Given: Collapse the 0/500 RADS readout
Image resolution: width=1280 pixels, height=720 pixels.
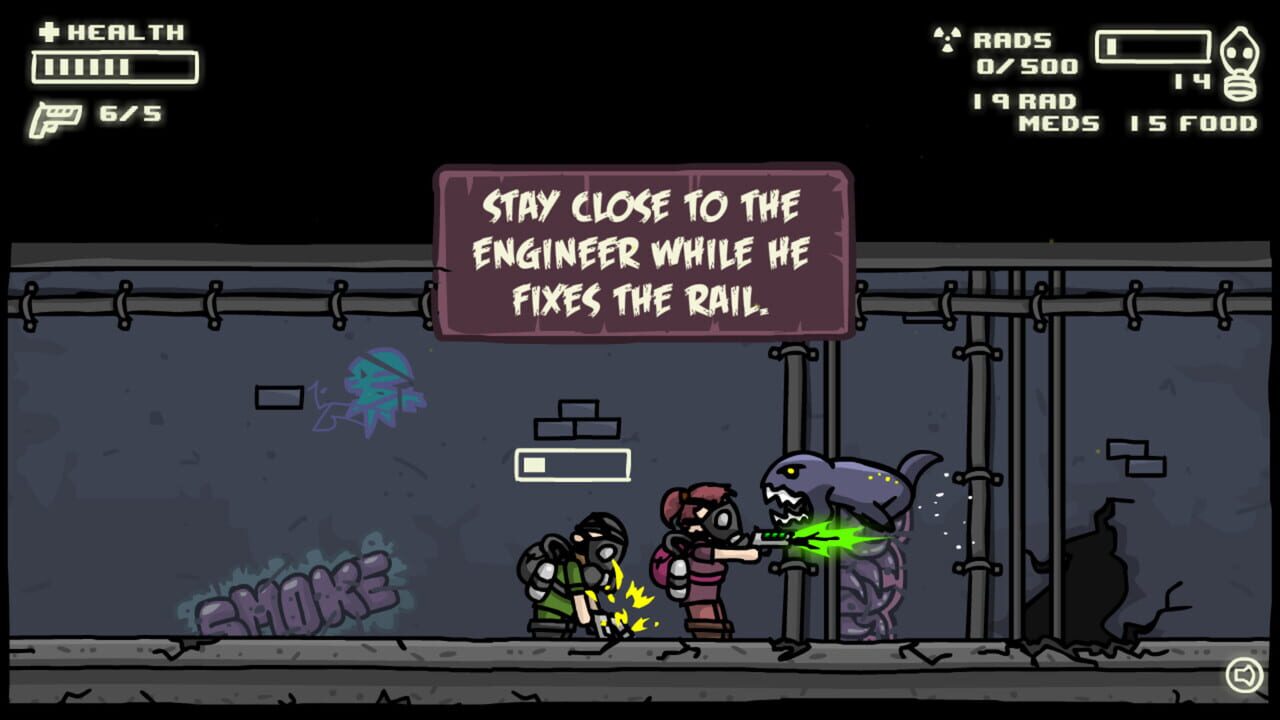Looking at the screenshot, I should coord(1030,67).
